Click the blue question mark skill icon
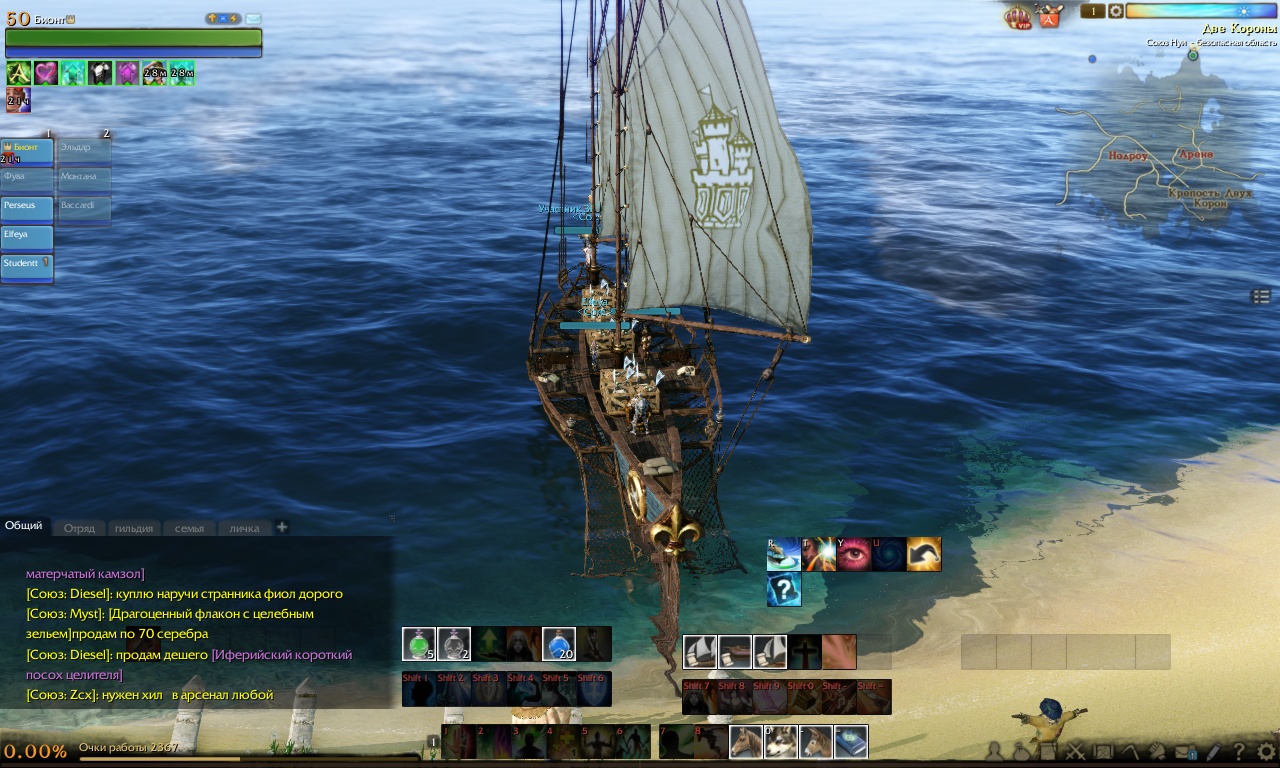 click(x=784, y=589)
